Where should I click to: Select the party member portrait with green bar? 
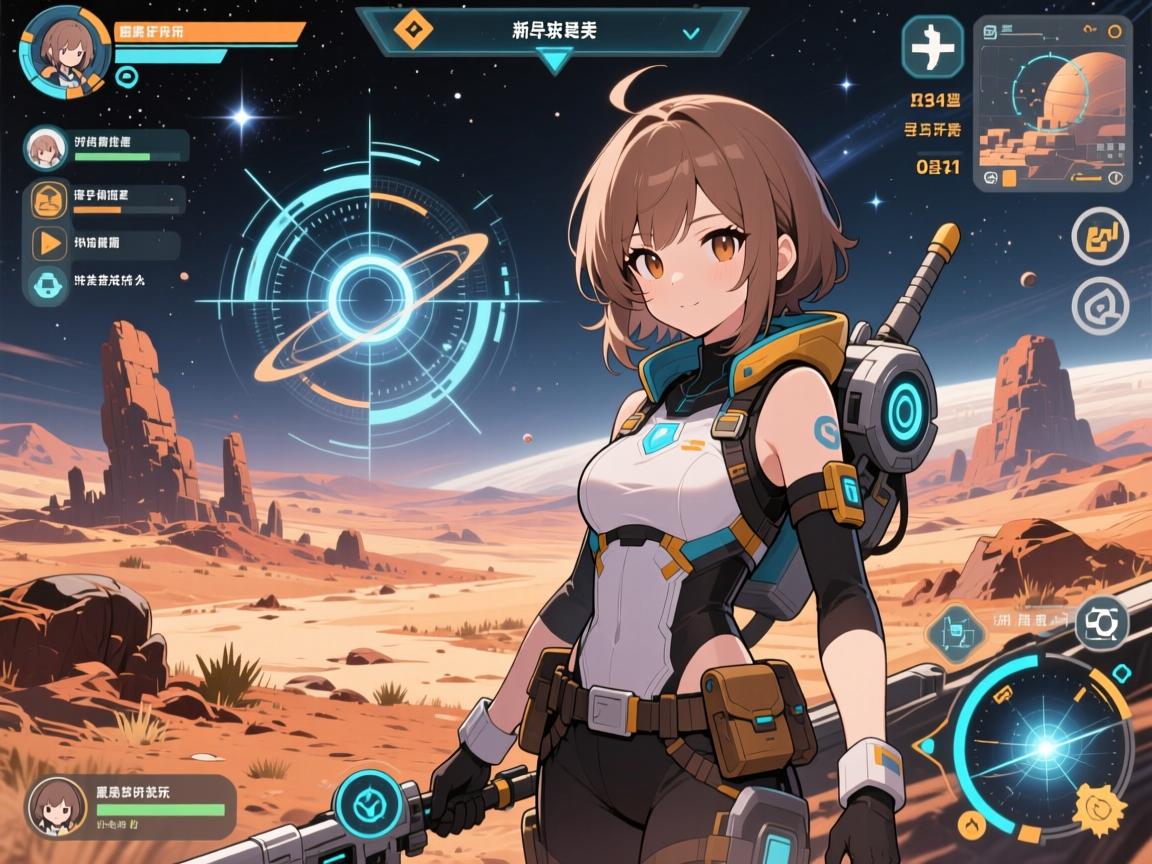(45, 148)
